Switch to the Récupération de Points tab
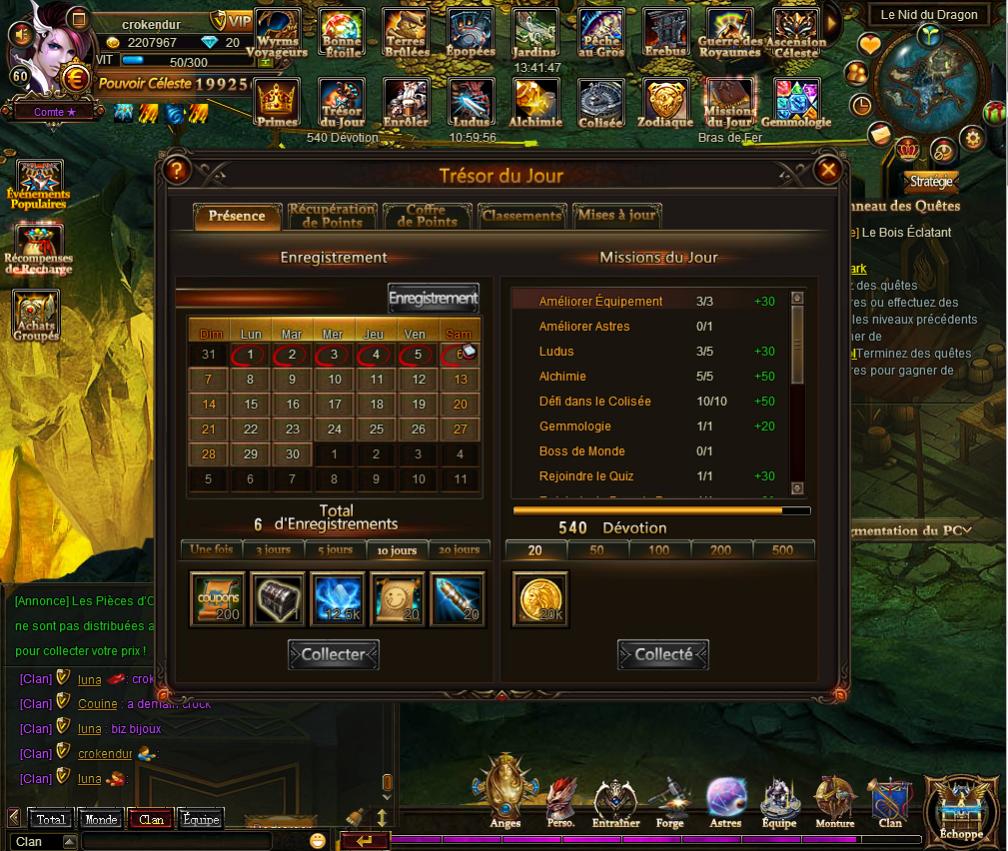 332,216
